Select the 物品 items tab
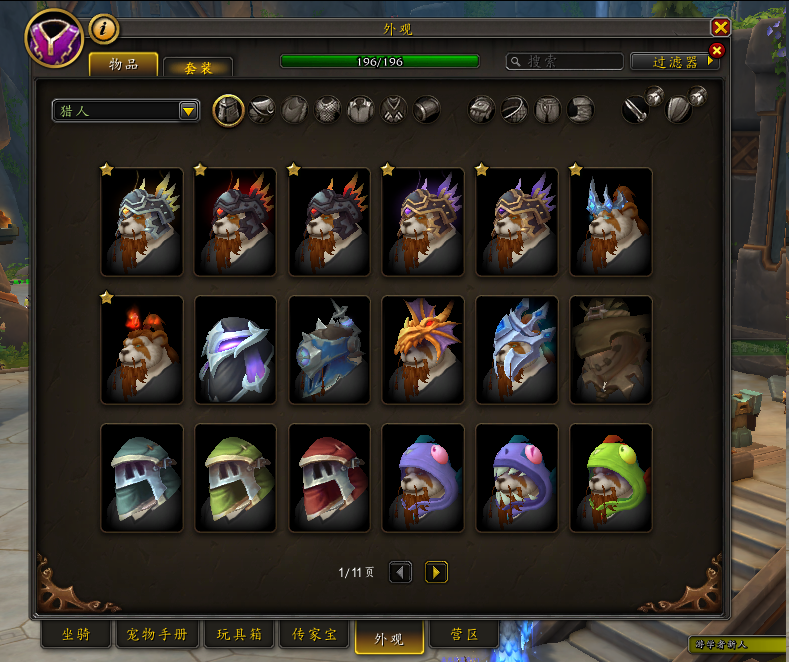 (x=123, y=65)
